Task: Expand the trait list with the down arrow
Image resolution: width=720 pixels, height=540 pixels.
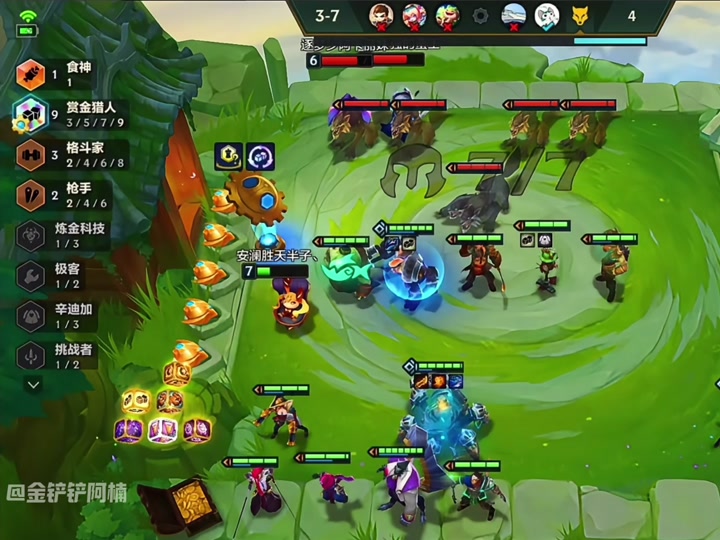Action: (x=33, y=384)
